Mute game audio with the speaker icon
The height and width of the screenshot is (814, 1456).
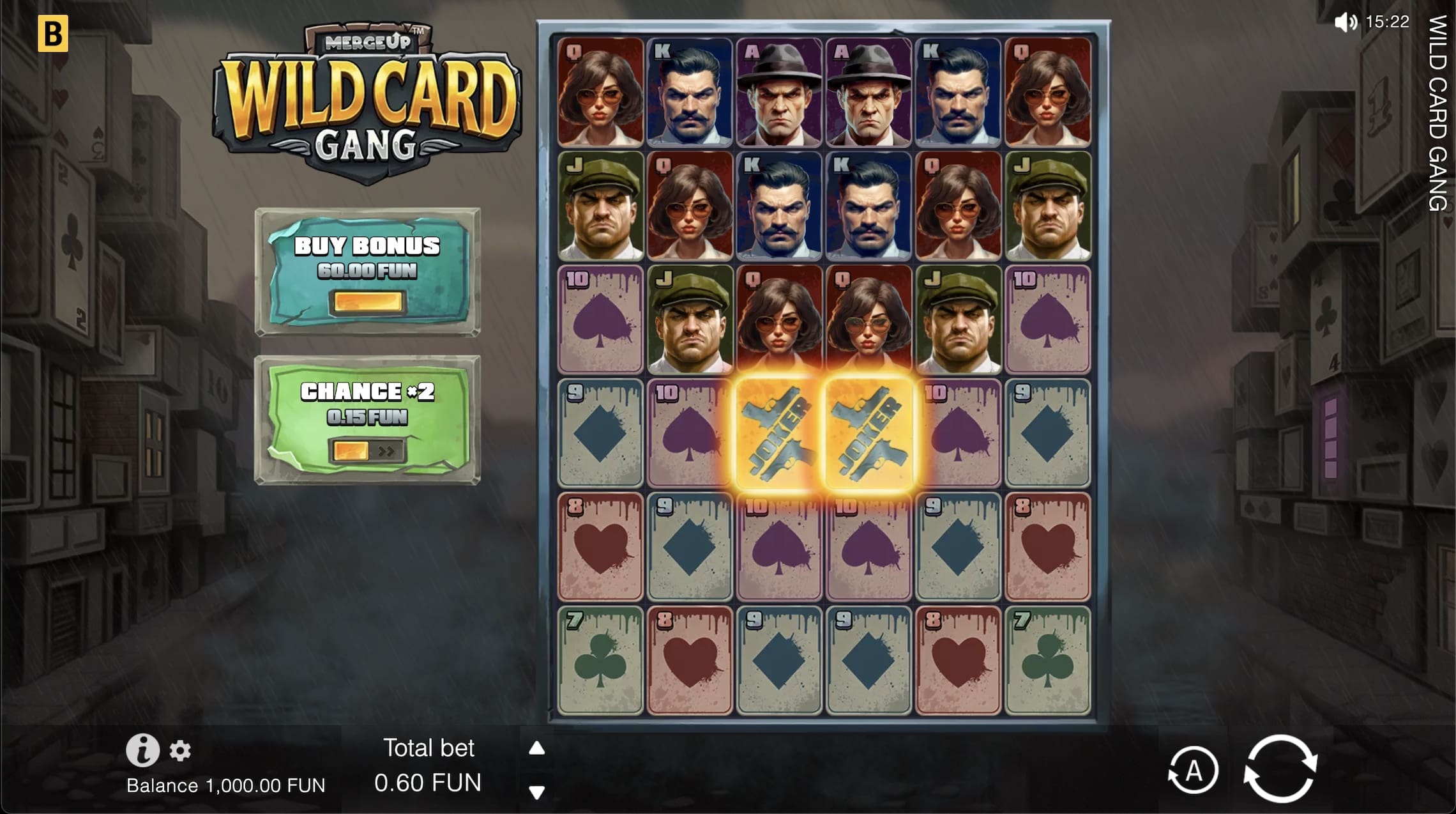click(x=1347, y=22)
